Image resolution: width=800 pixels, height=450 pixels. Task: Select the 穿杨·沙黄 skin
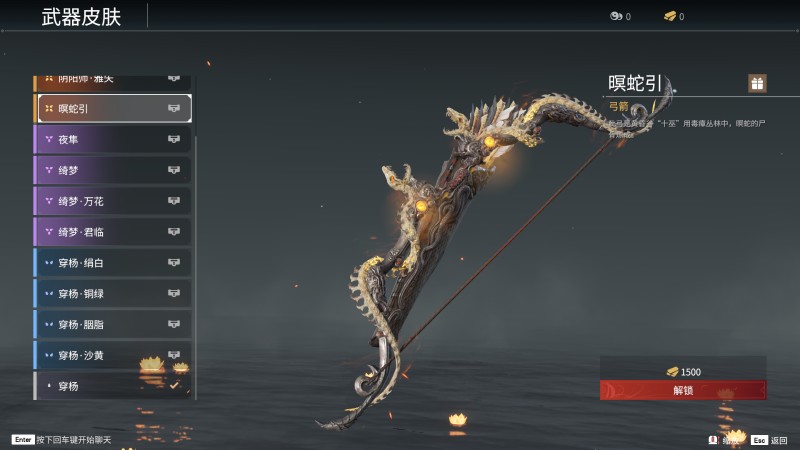113,355
